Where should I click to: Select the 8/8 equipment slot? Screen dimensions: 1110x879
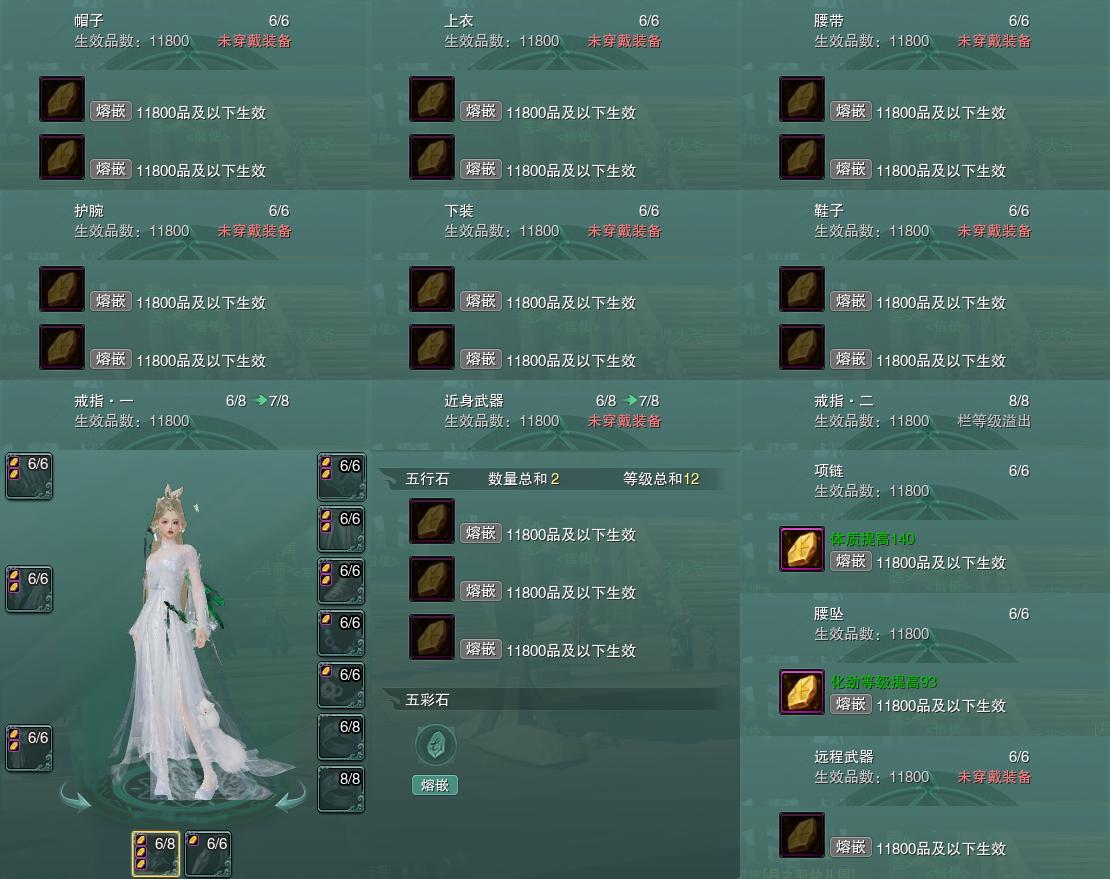341,789
